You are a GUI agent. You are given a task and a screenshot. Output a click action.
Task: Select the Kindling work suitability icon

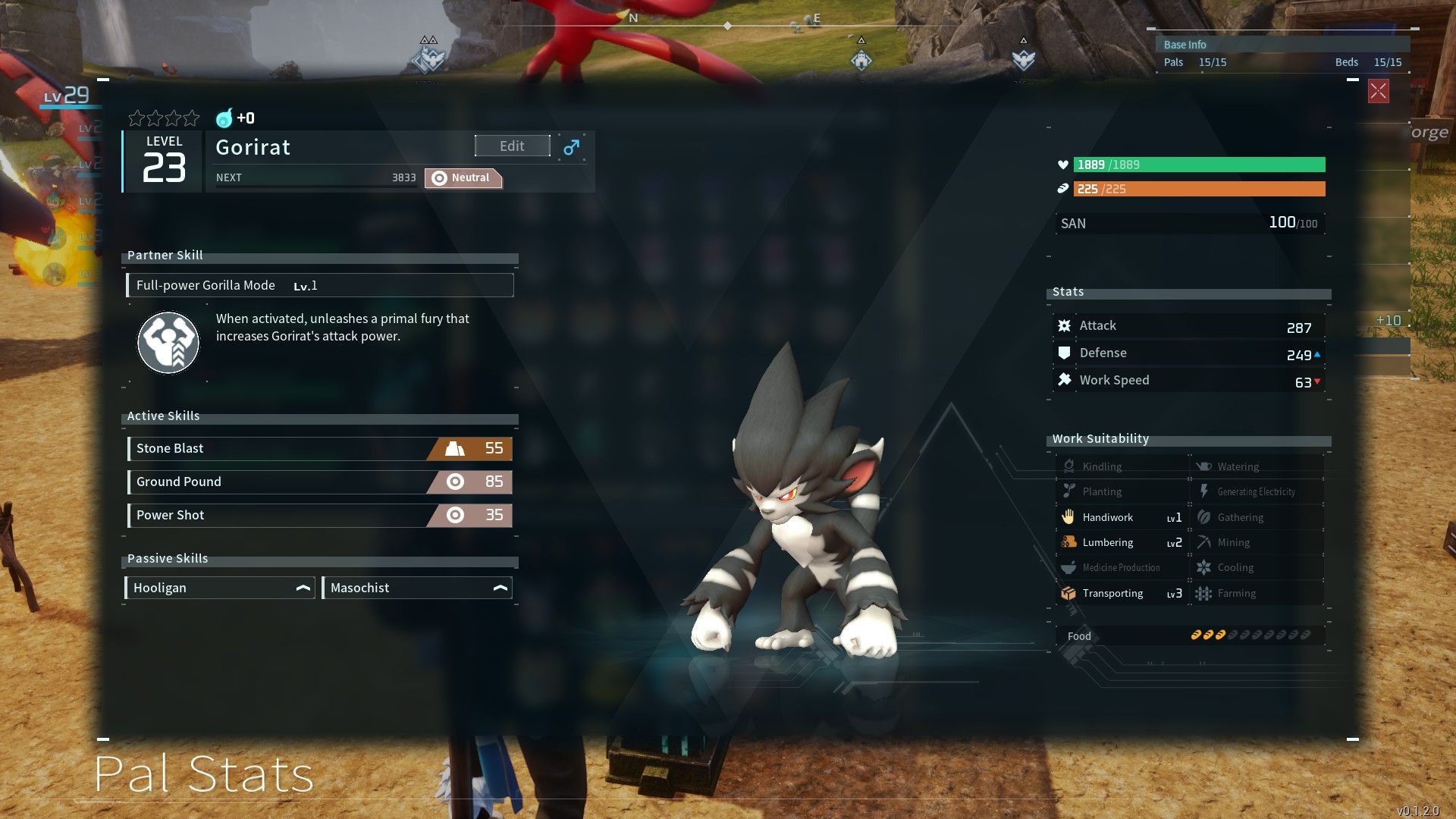1070,466
